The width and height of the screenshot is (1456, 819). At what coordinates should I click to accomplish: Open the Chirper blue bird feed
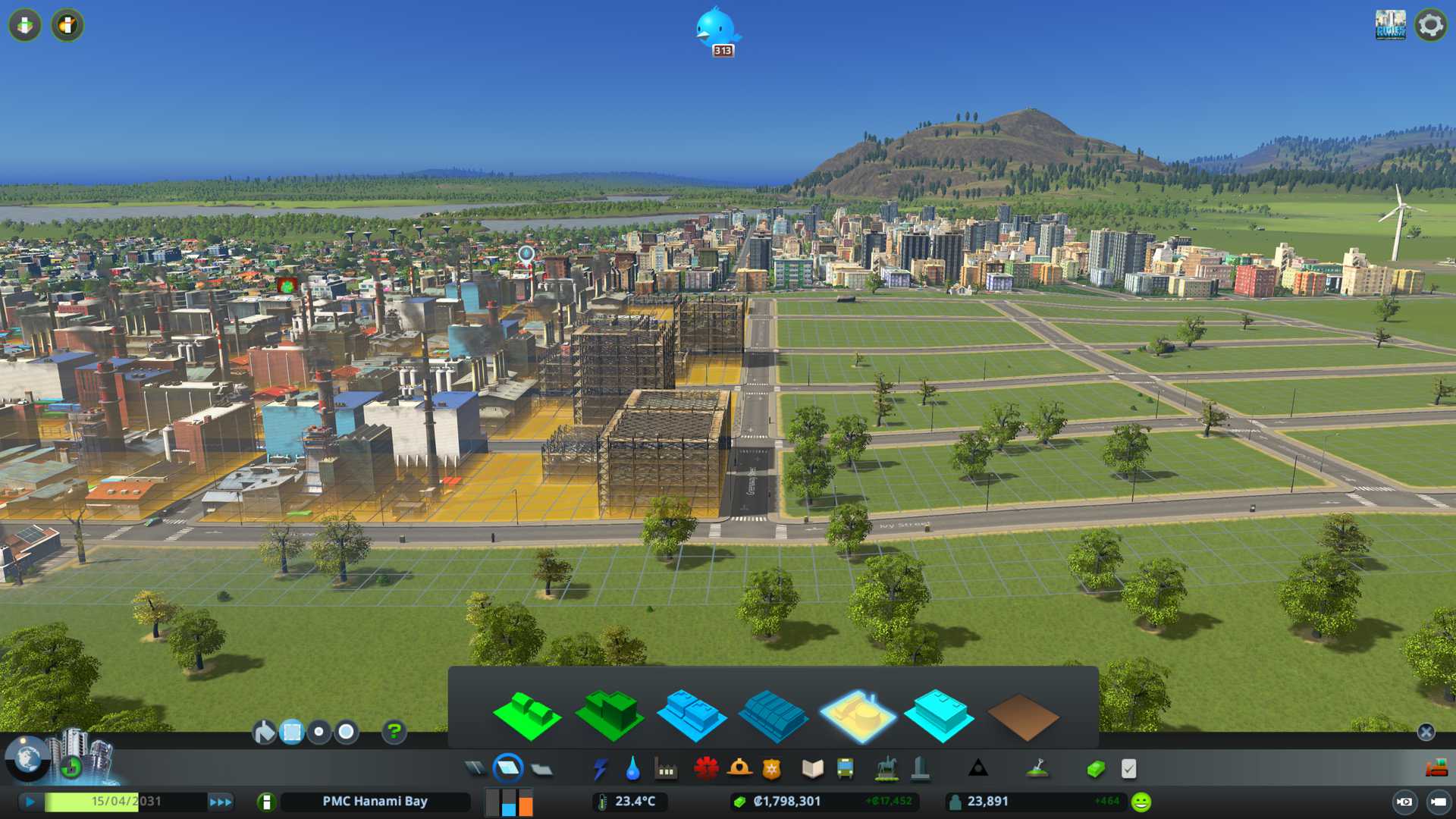716,29
